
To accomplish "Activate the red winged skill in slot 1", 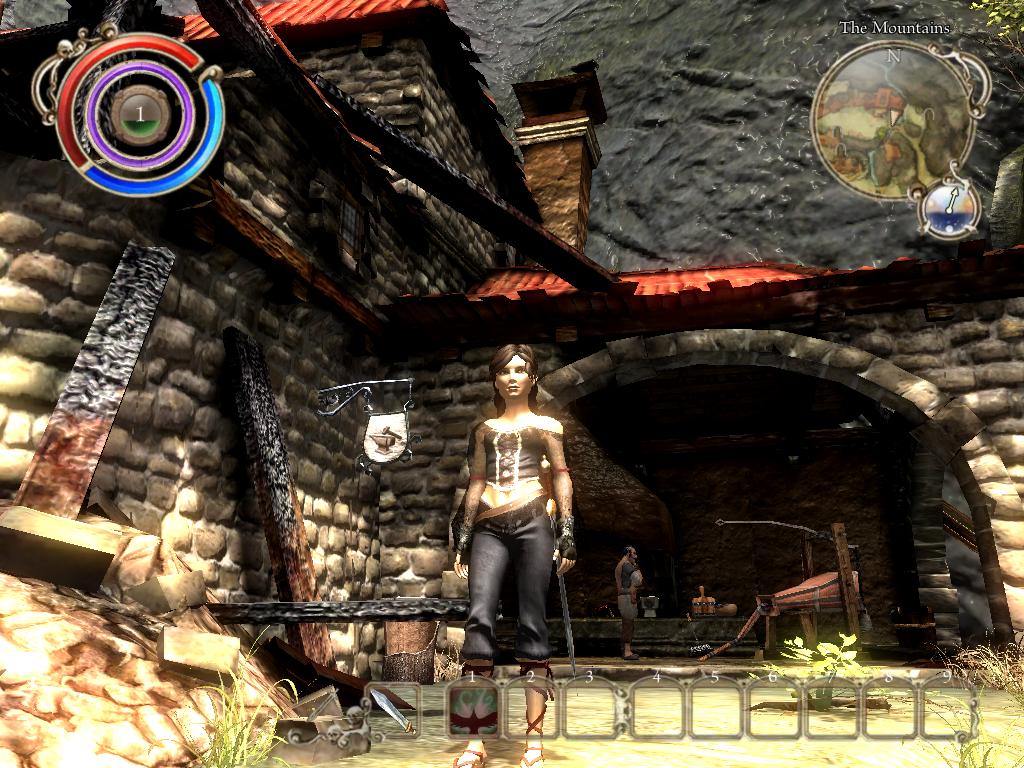I will [470, 712].
